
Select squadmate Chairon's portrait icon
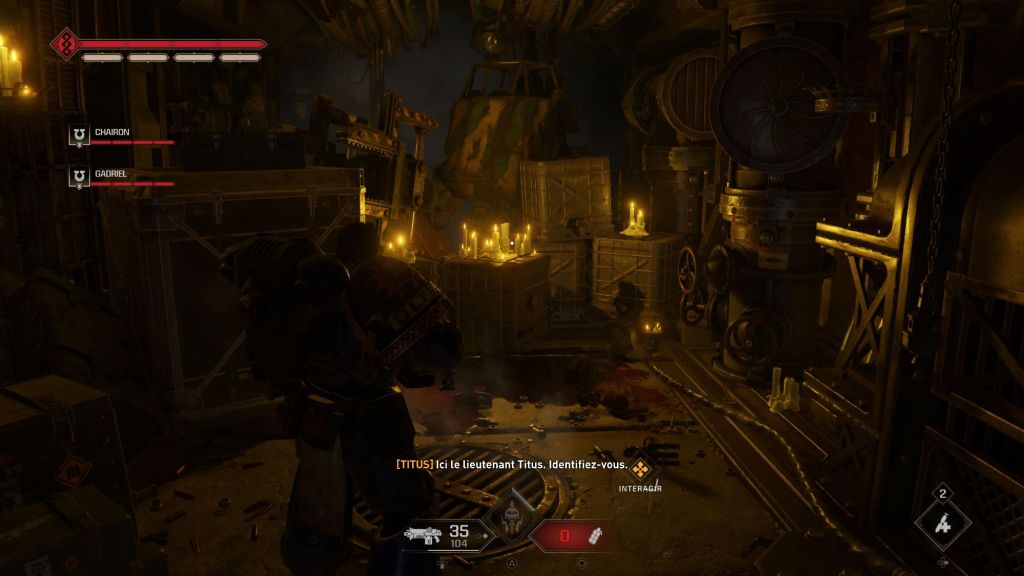tap(78, 135)
